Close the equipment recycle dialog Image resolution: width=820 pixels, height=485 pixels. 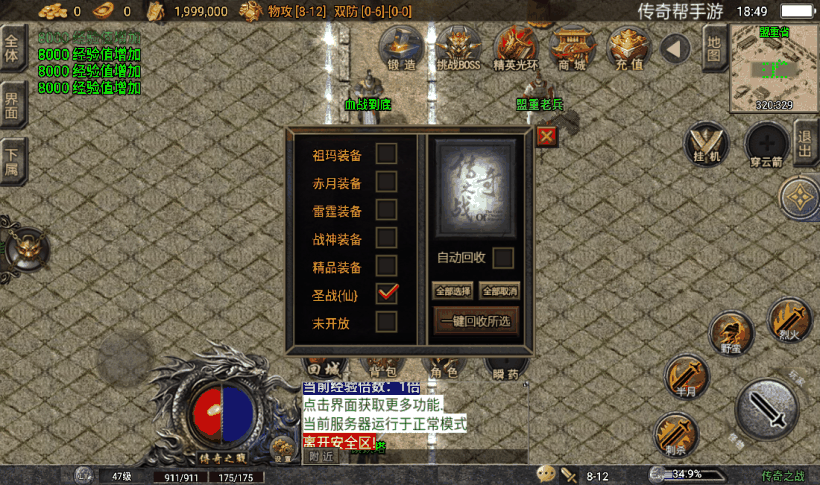(546, 137)
